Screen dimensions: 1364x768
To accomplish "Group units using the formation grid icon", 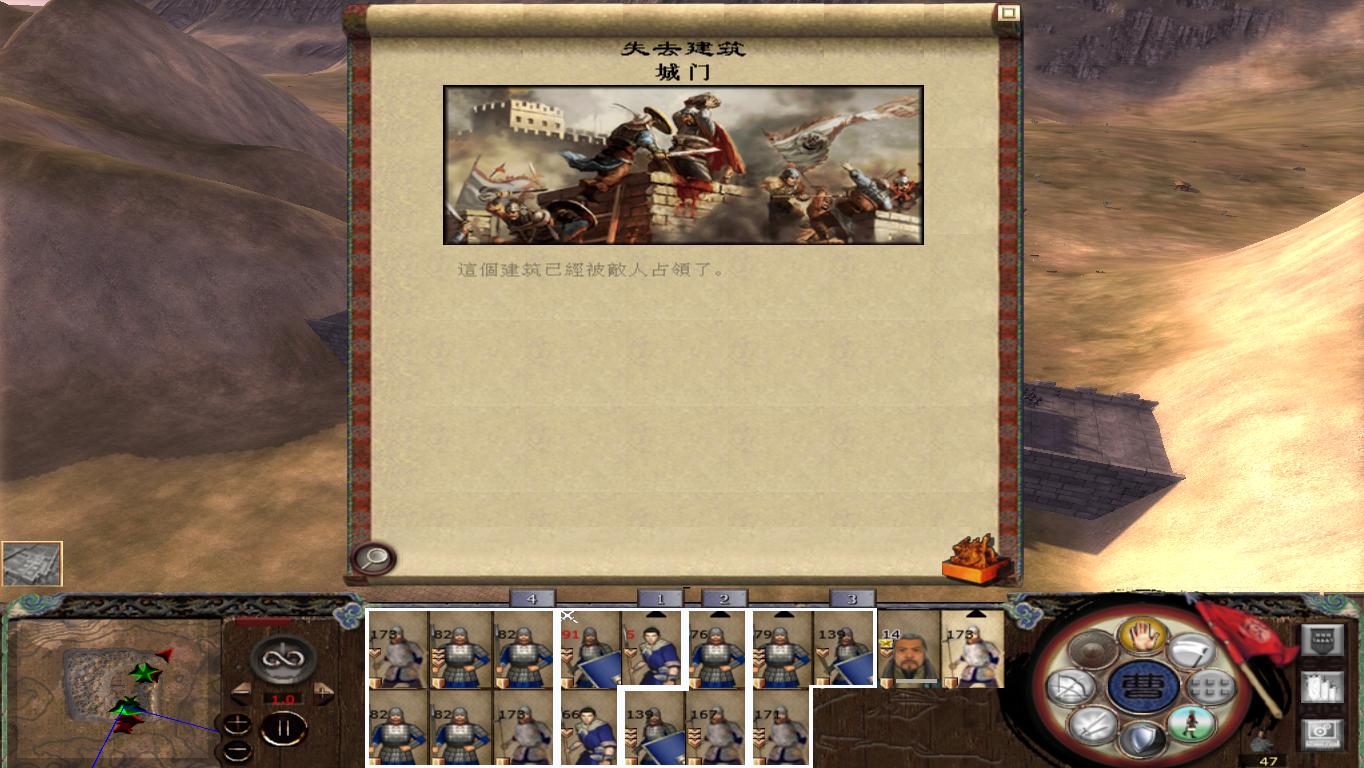I will point(1210,688).
